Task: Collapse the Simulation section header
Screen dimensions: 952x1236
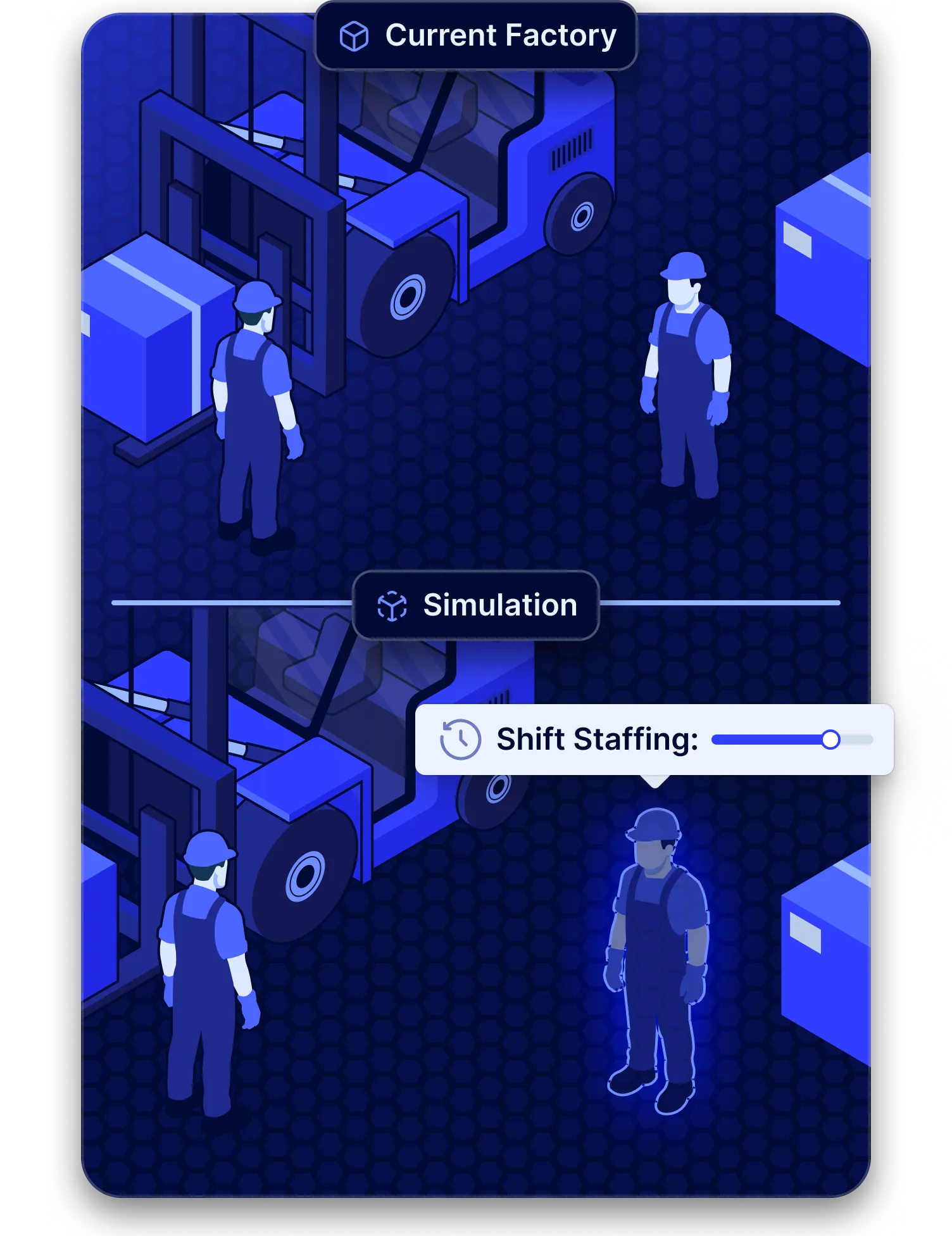Action: click(476, 605)
